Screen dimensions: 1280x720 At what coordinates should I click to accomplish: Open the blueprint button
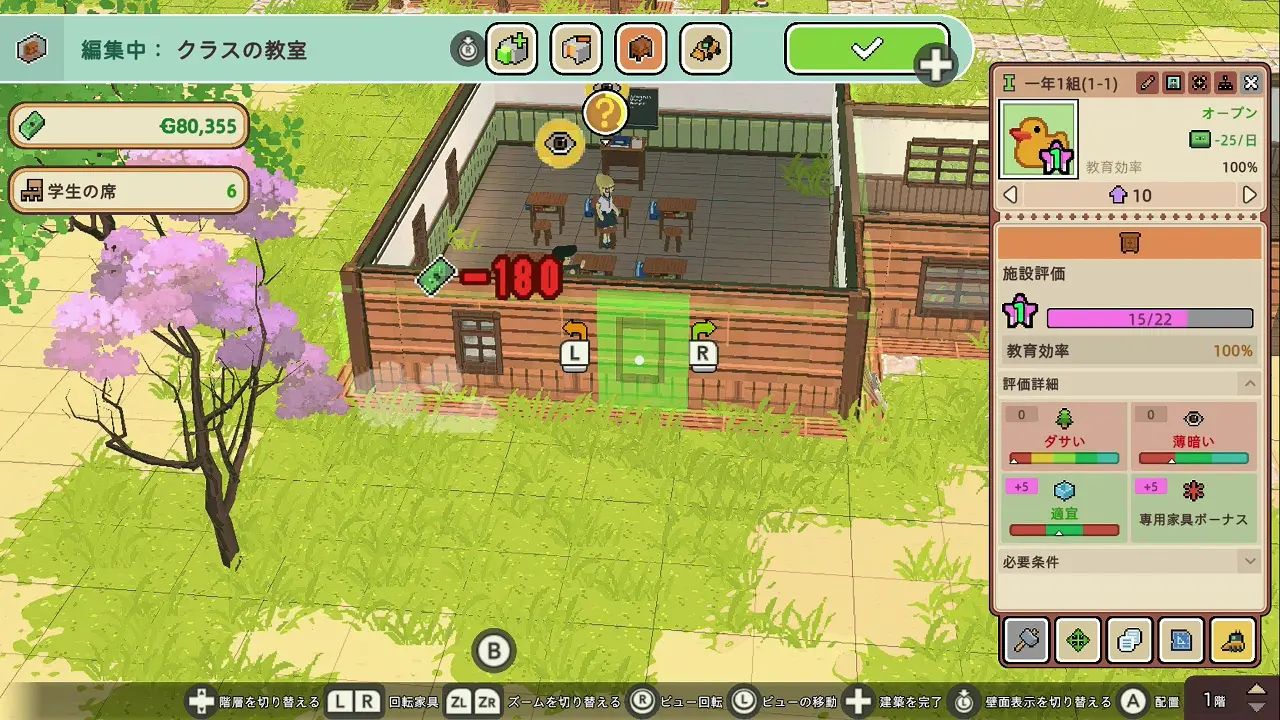click(1181, 640)
